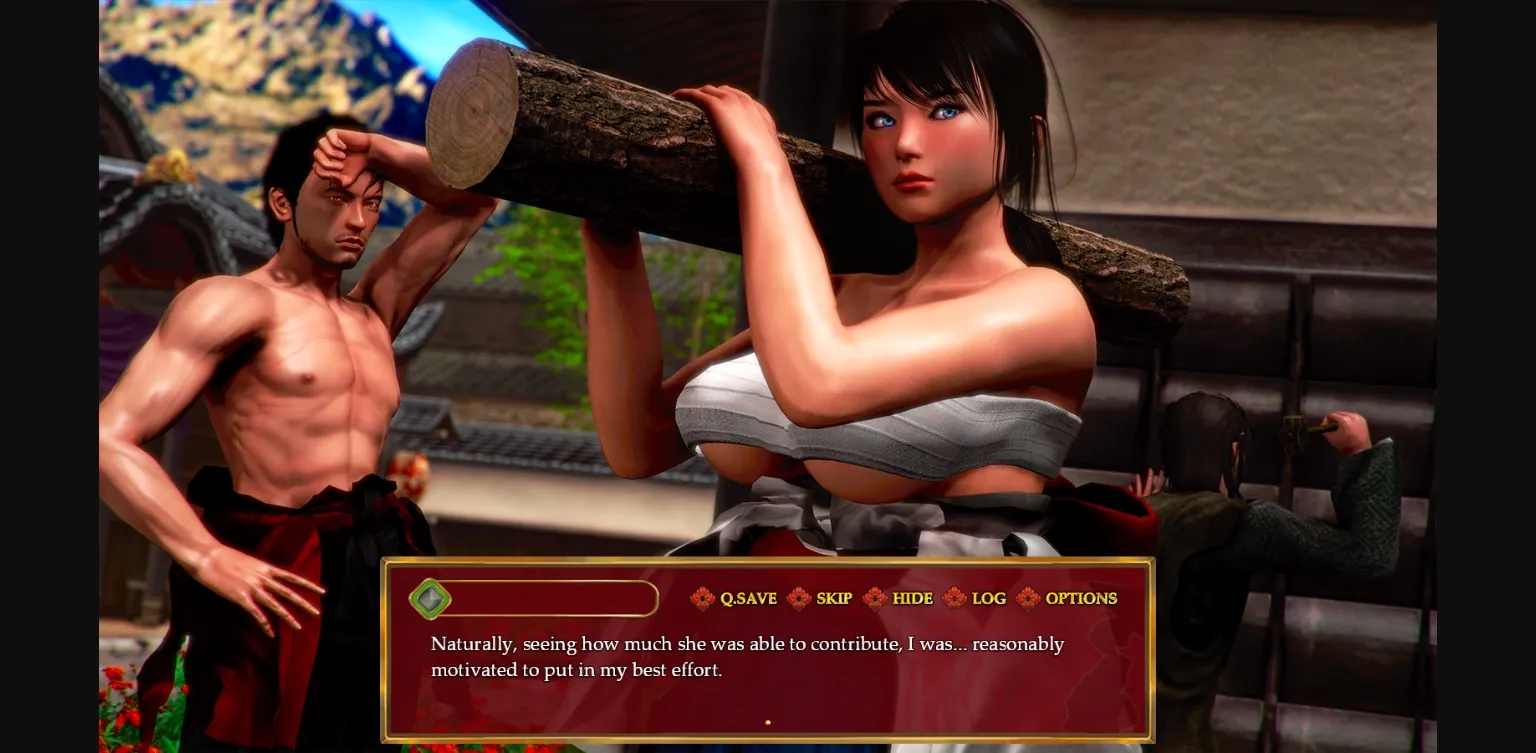Click the green diamond gem emblem
The image size is (1536, 753).
point(430,598)
